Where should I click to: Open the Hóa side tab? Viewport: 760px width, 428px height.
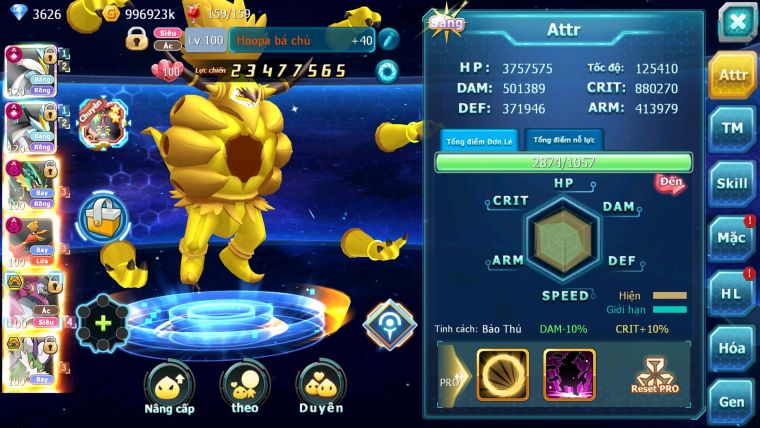click(732, 348)
